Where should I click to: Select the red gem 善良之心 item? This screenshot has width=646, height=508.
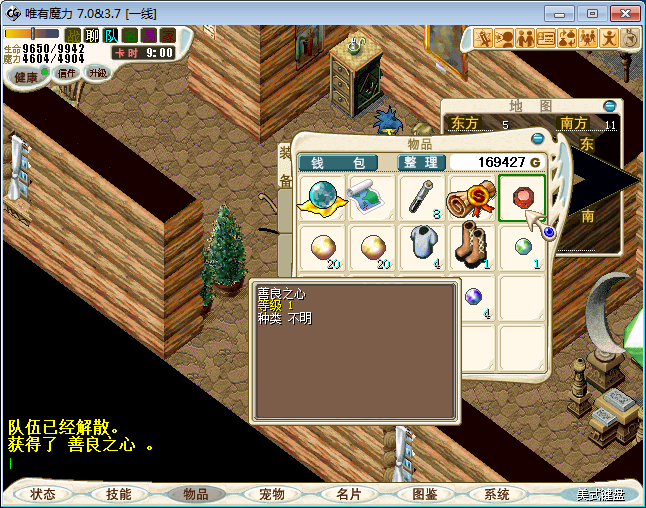click(x=522, y=197)
